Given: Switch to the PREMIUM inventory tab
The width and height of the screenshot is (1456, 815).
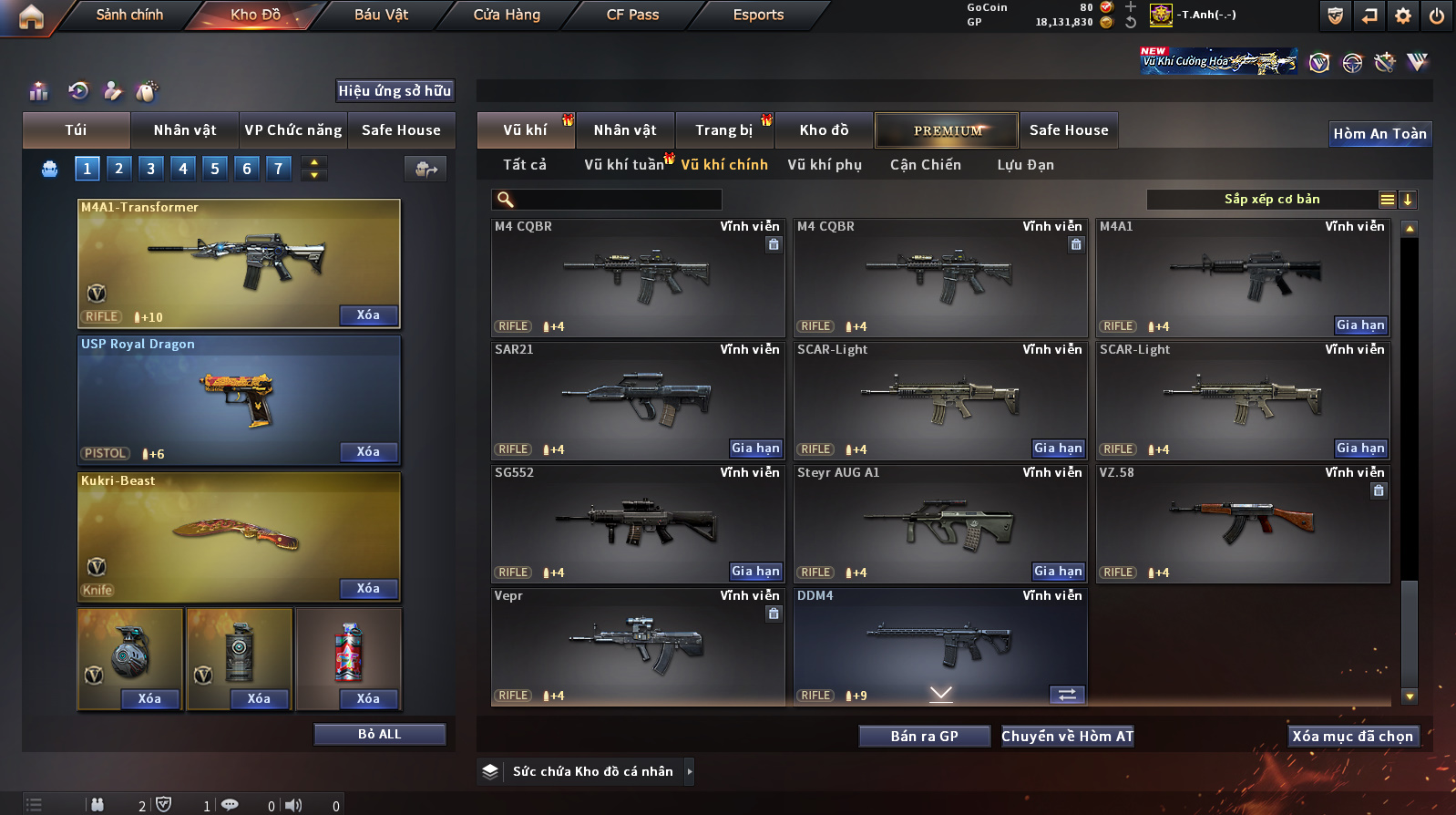Looking at the screenshot, I should coord(948,130).
